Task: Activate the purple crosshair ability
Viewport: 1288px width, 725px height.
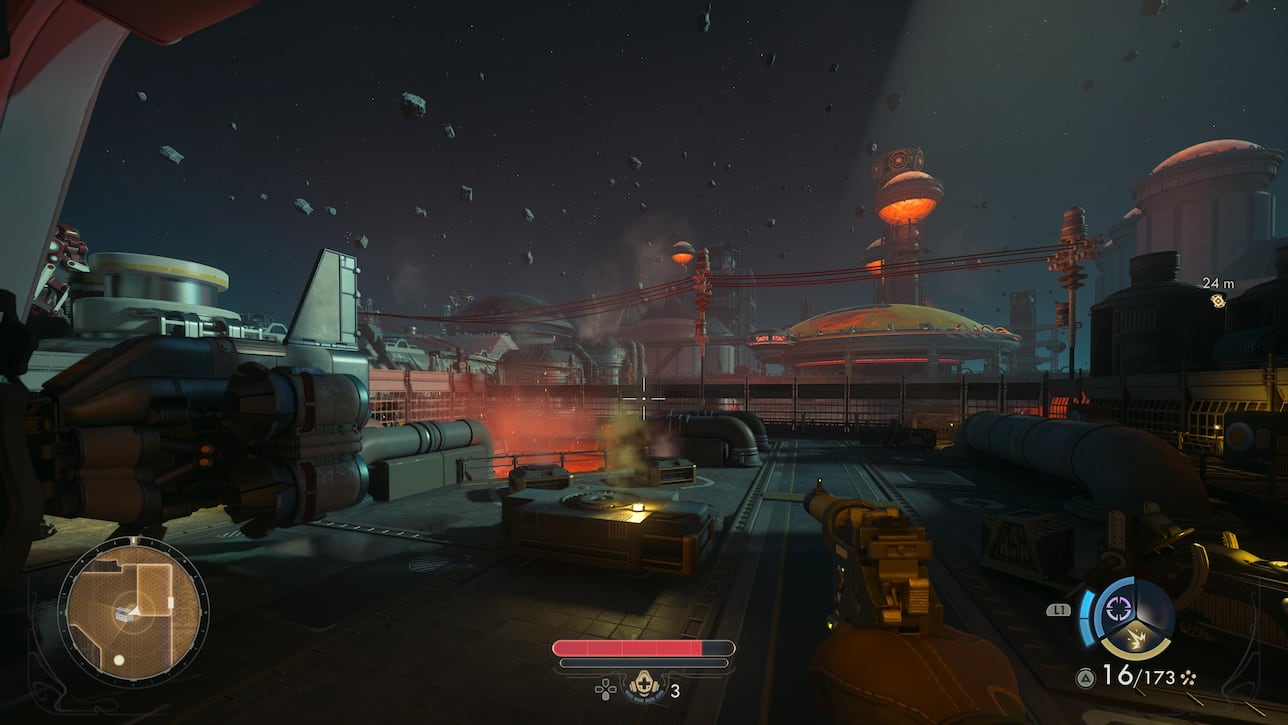Action: [x=1119, y=605]
